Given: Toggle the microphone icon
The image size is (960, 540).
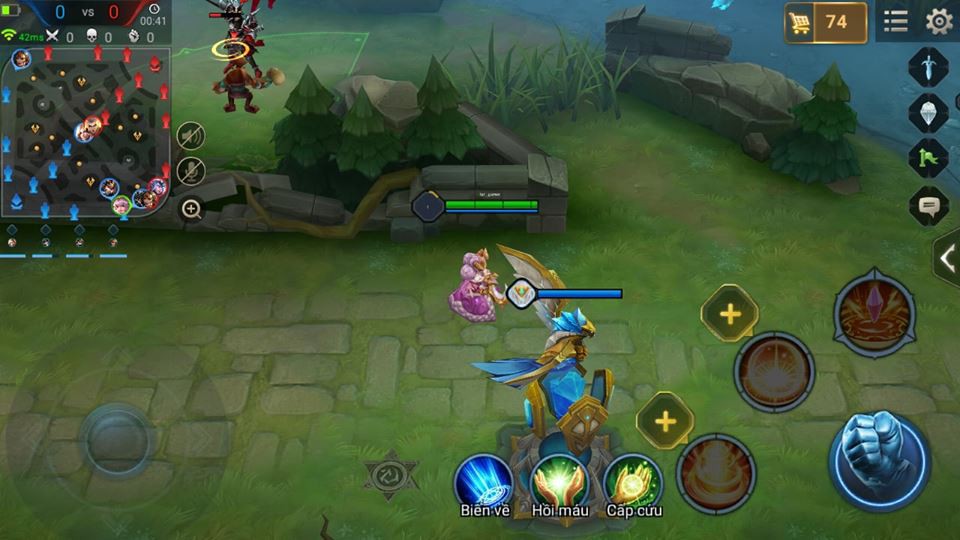Looking at the screenshot, I should click(x=191, y=171).
